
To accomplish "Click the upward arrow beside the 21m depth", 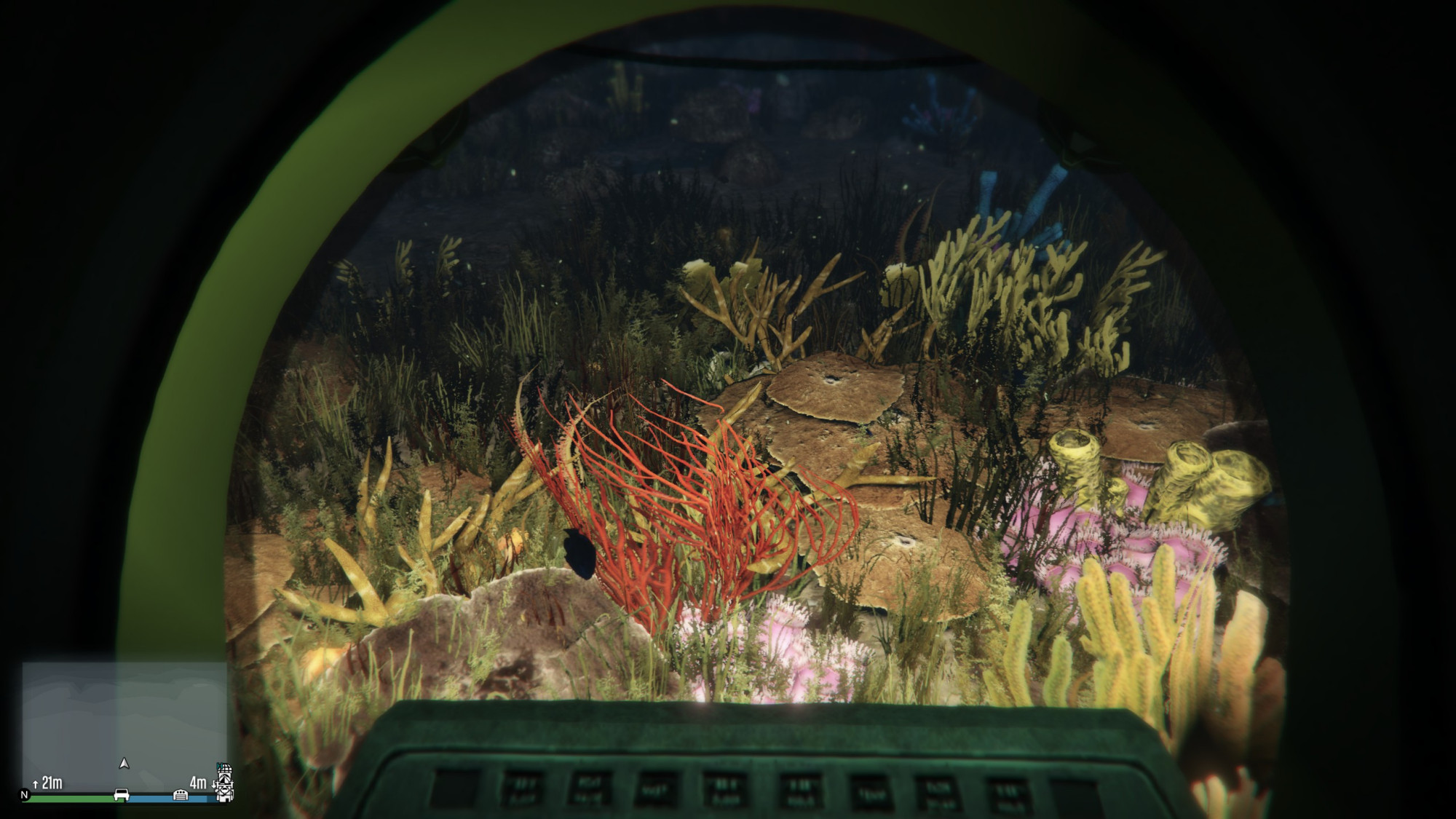I will (x=36, y=783).
